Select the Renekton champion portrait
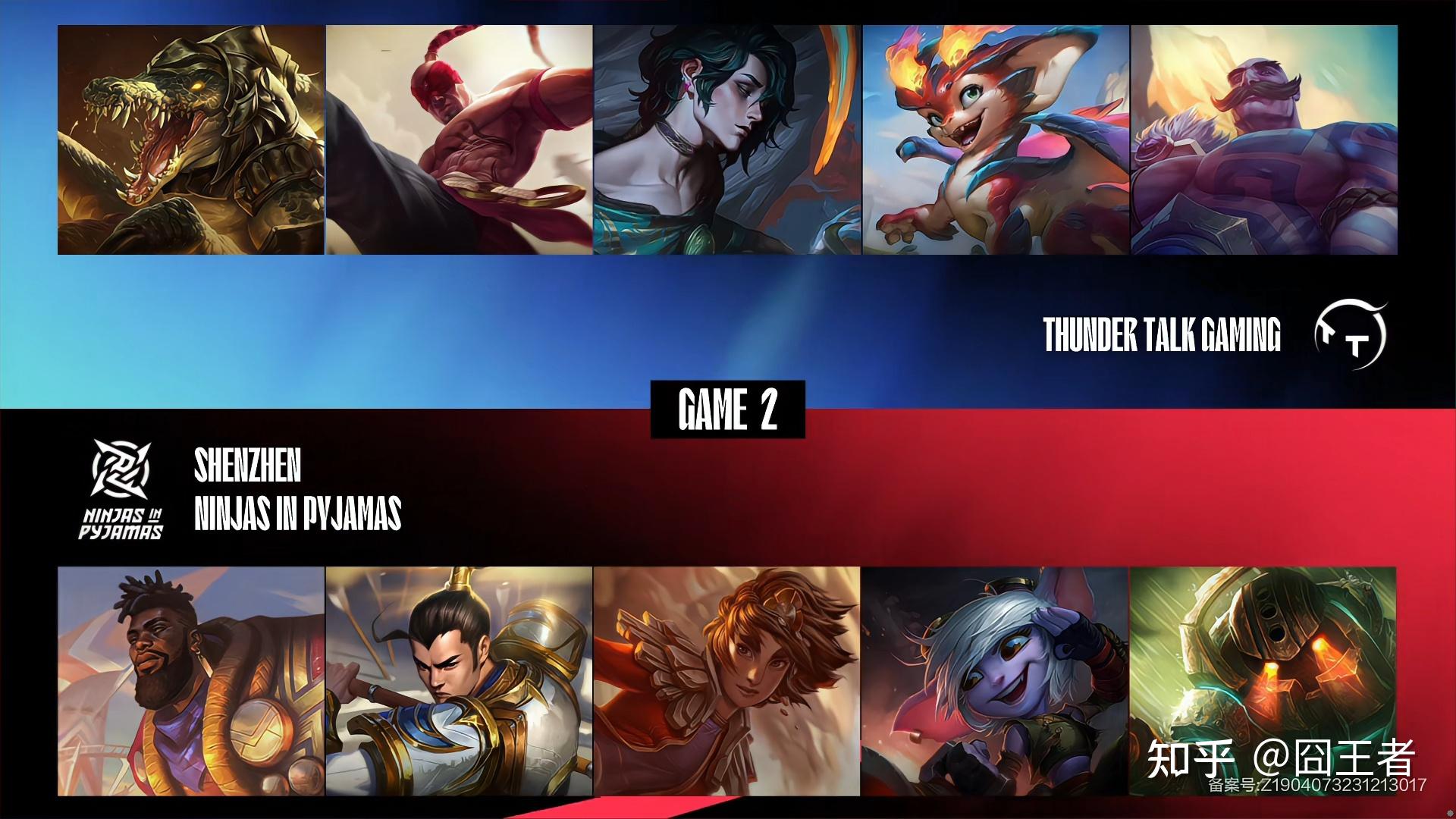This screenshot has width=1456, height=819. 191,140
